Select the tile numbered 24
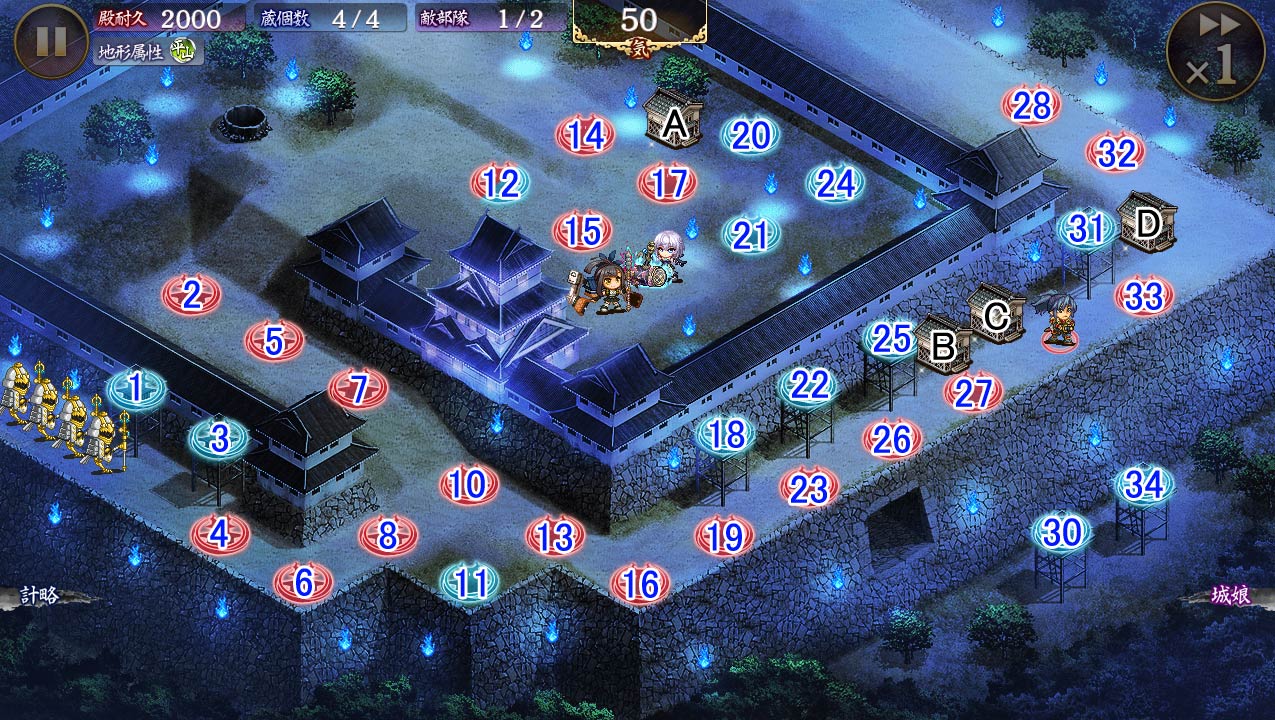Image resolution: width=1275 pixels, height=720 pixels. pos(835,183)
